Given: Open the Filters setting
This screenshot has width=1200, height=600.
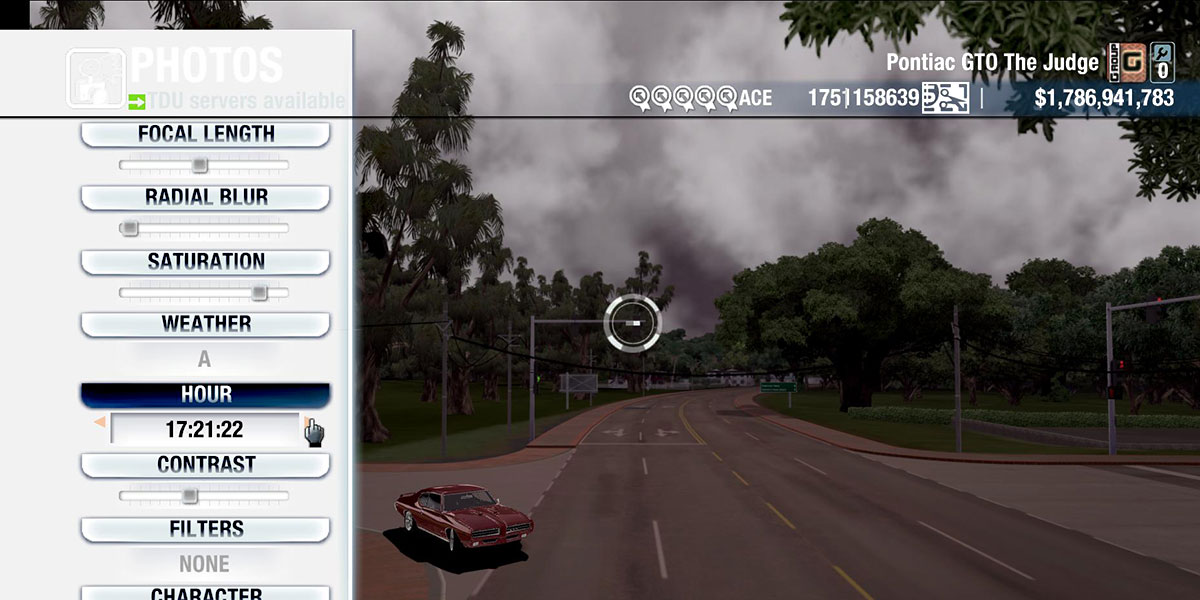Looking at the screenshot, I should tap(205, 529).
